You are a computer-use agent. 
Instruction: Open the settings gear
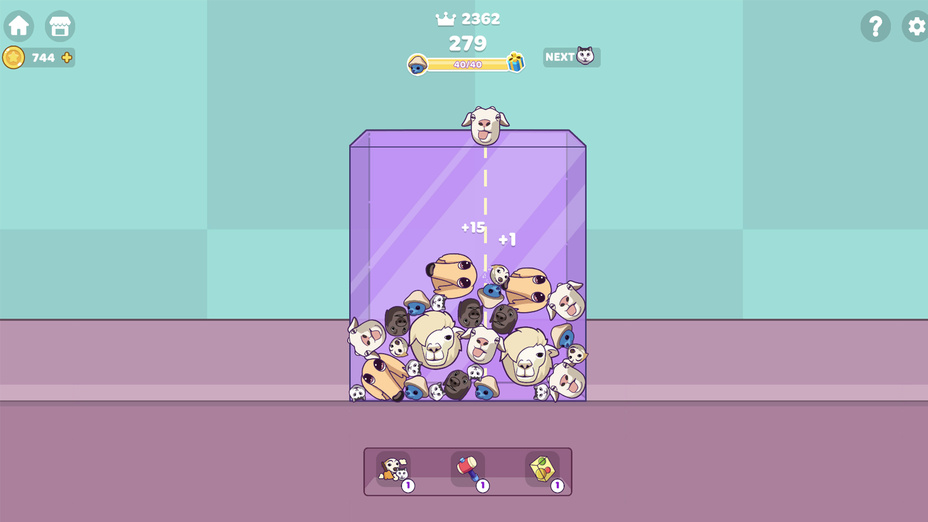click(915, 26)
